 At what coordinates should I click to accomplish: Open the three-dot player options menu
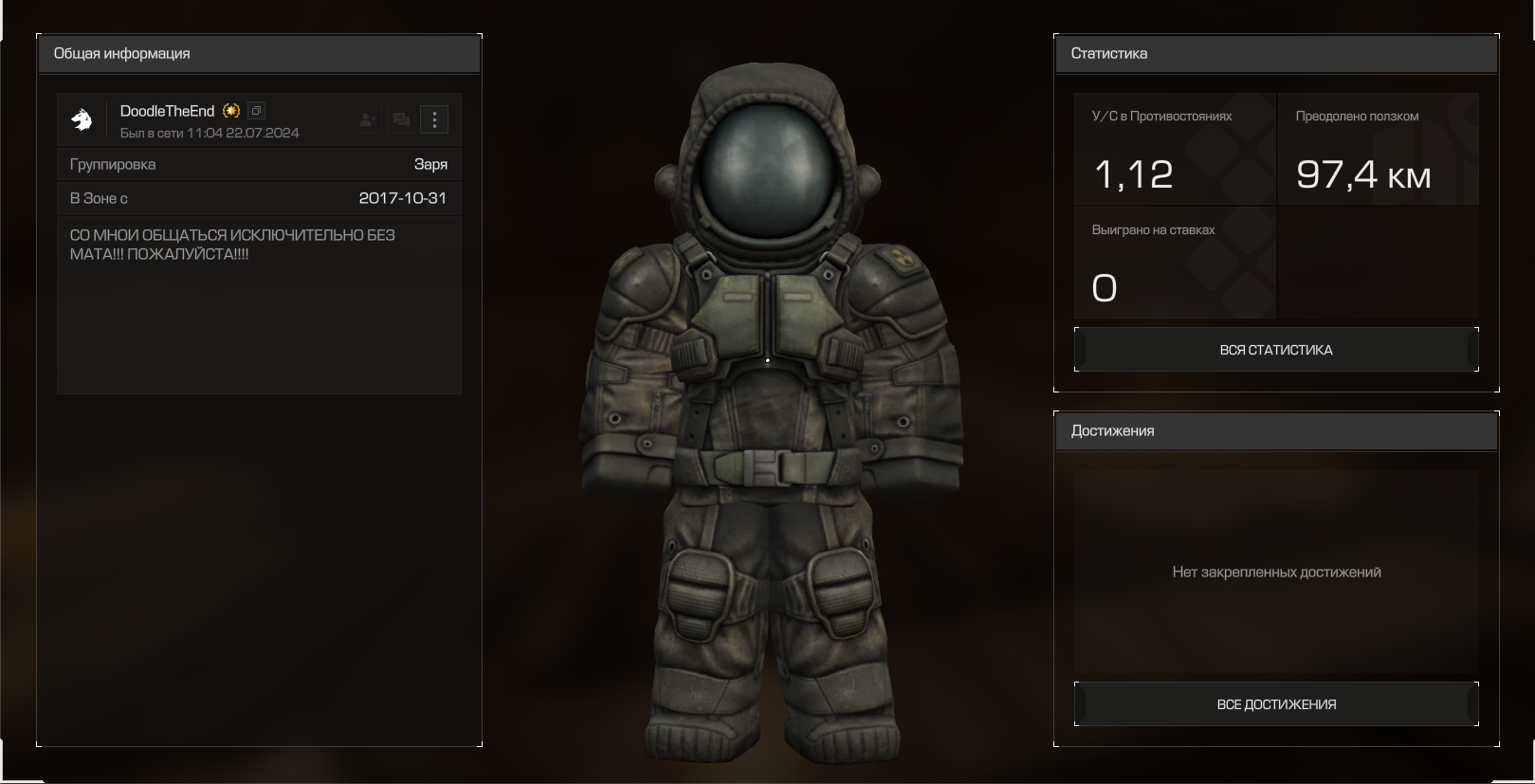click(434, 119)
